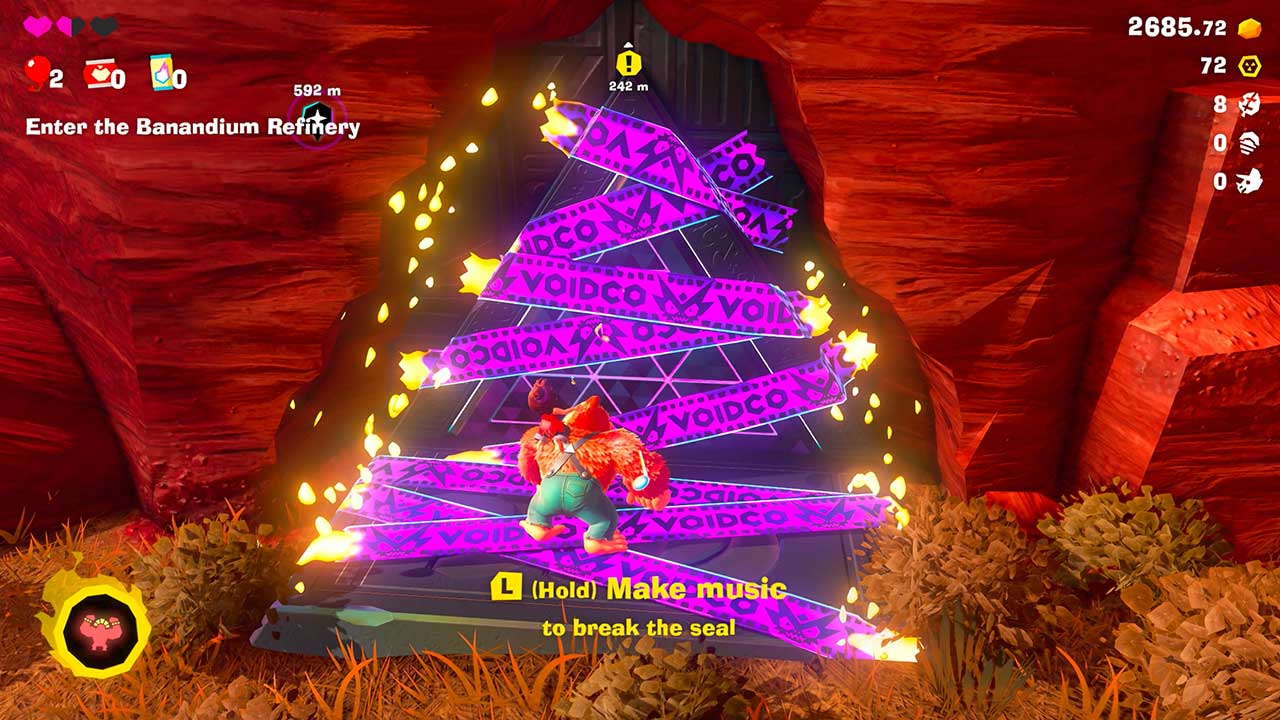Click the yellow exclamation waypoint marker

(x=627, y=63)
